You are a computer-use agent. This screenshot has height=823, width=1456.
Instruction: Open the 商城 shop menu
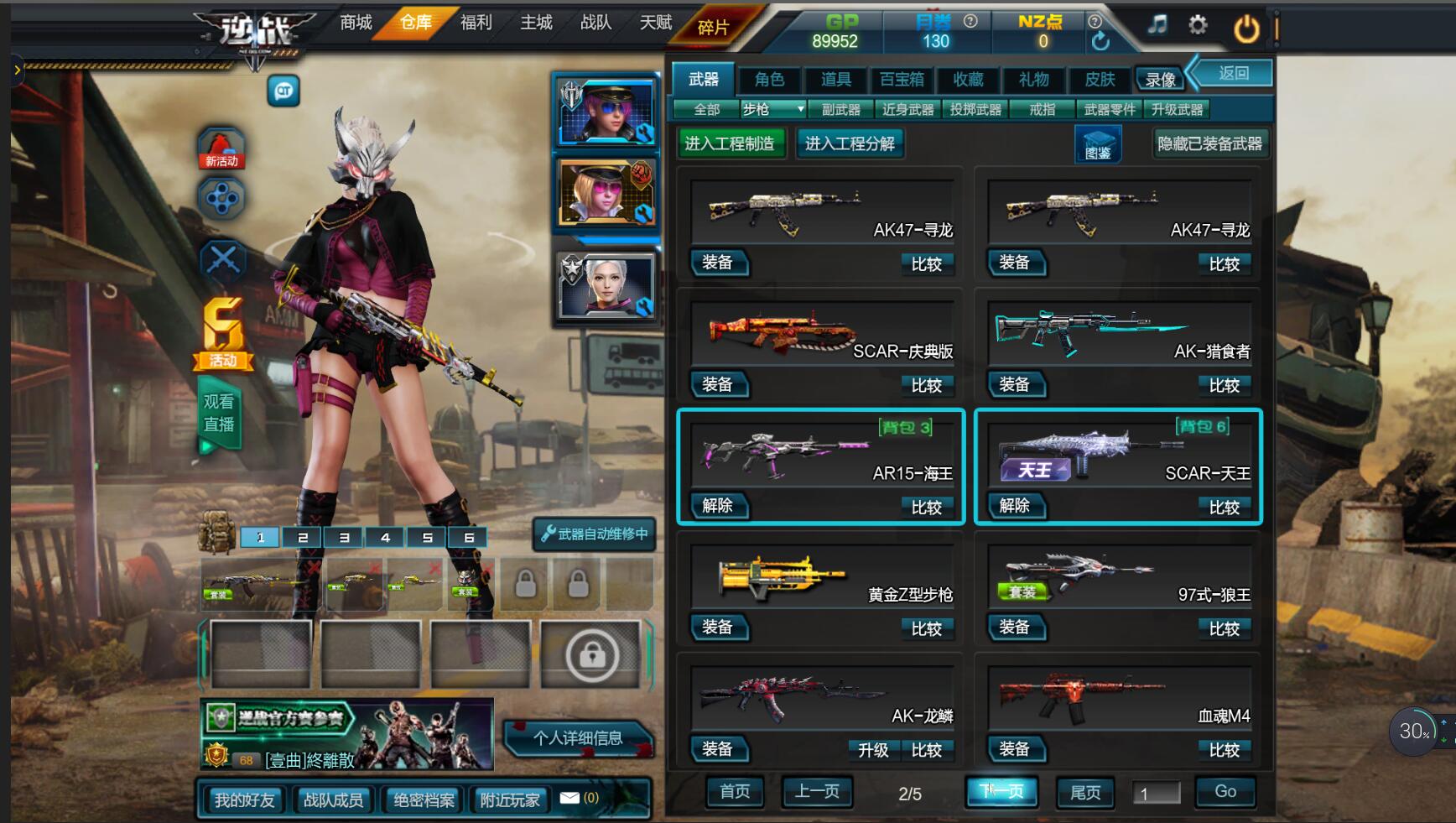(356, 23)
